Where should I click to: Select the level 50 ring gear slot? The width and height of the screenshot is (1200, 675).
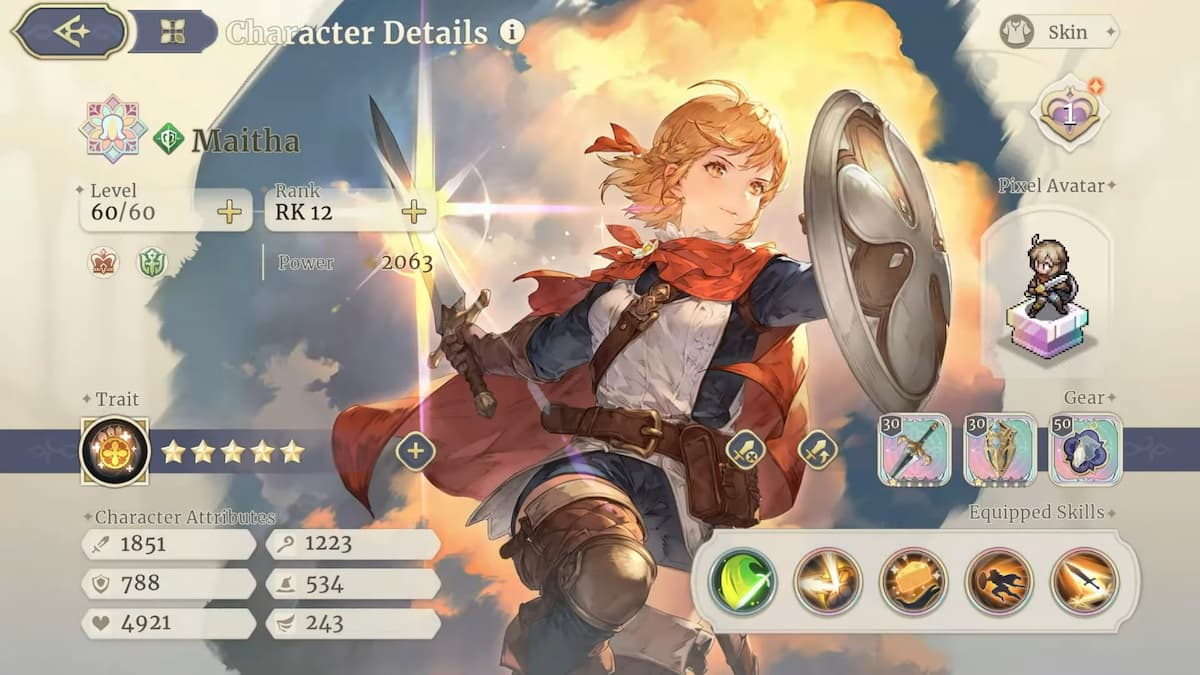pos(1086,450)
